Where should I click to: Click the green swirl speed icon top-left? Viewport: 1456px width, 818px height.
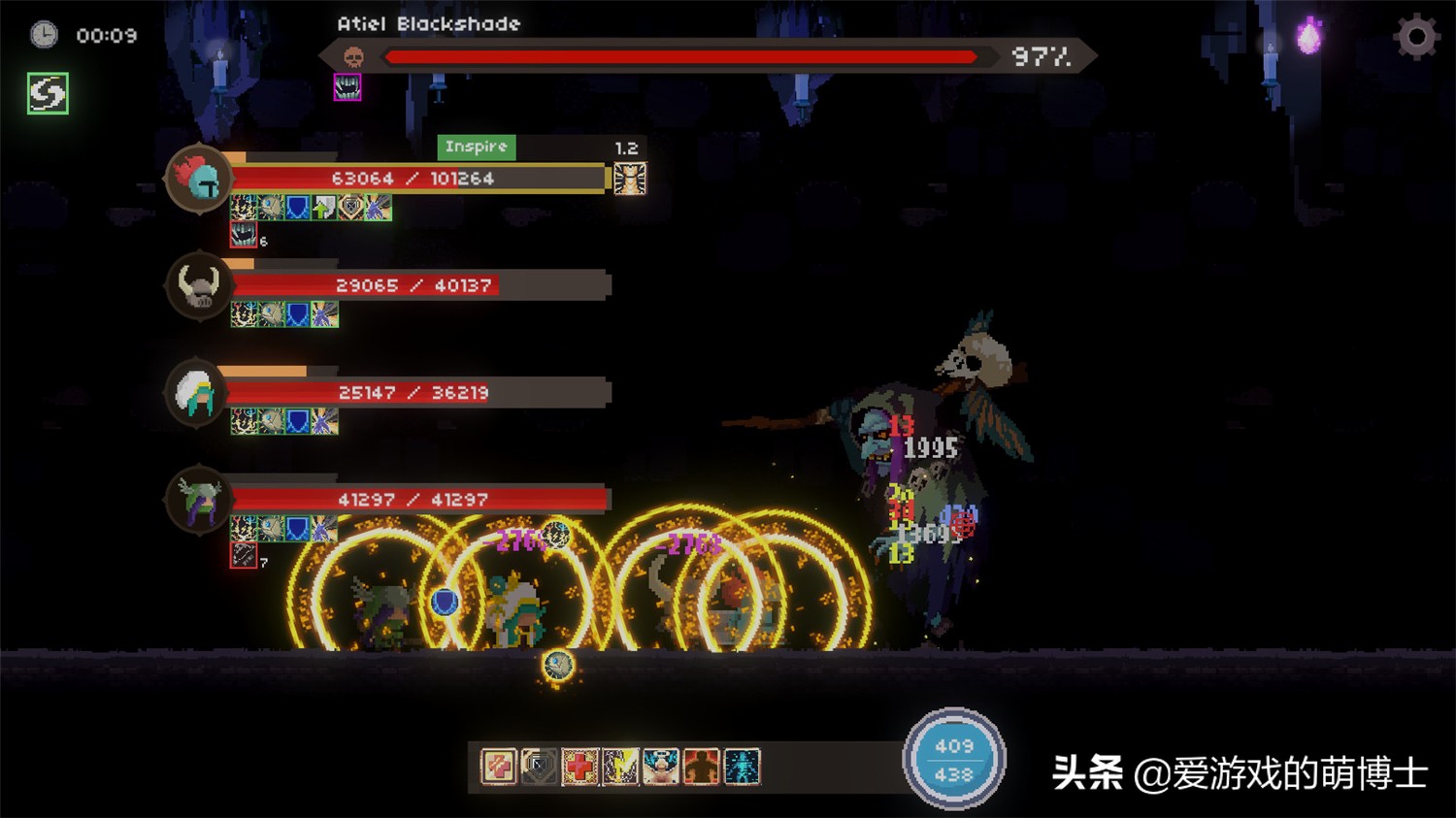click(46, 94)
